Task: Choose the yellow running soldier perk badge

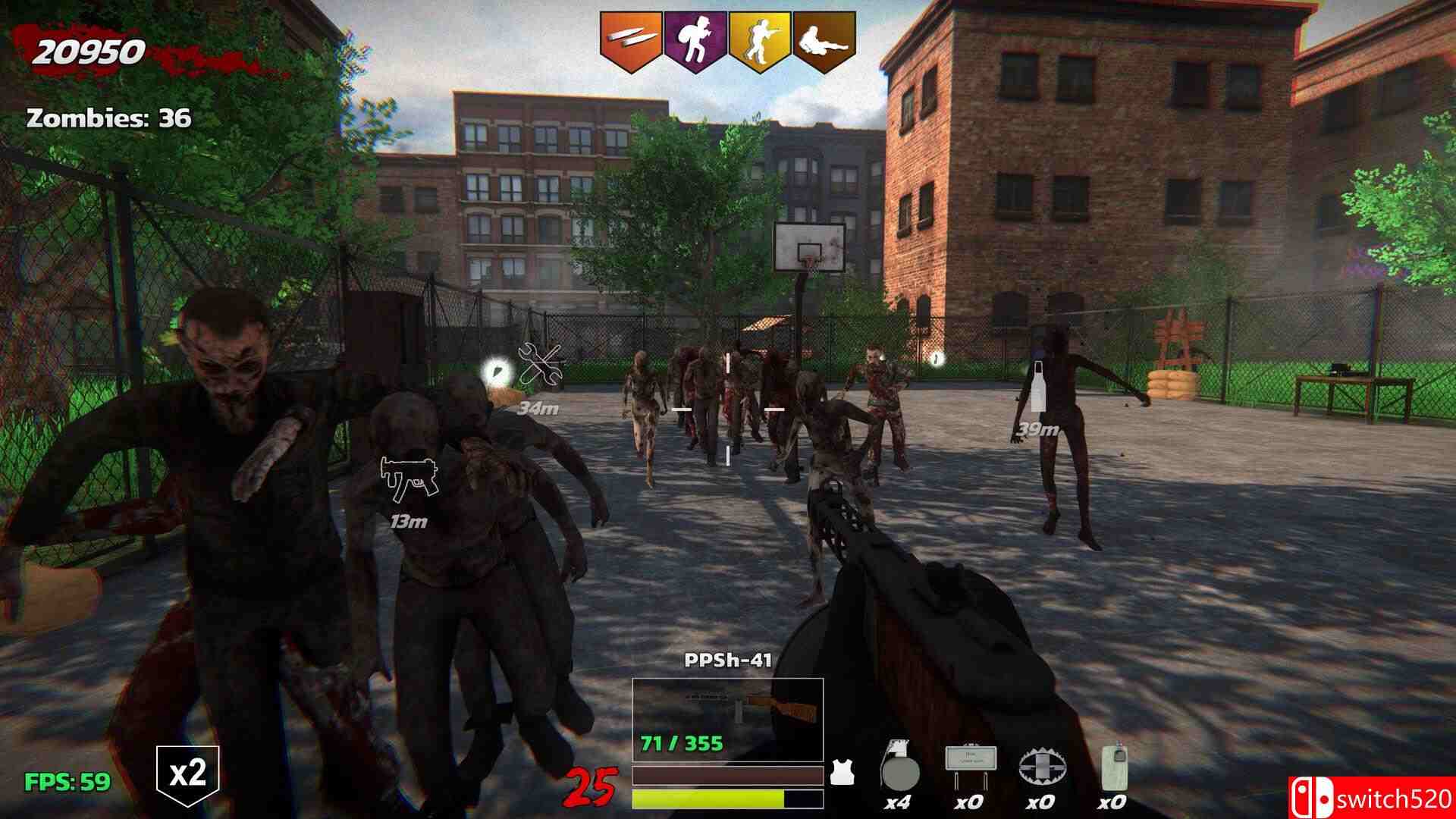Action: tap(760, 39)
